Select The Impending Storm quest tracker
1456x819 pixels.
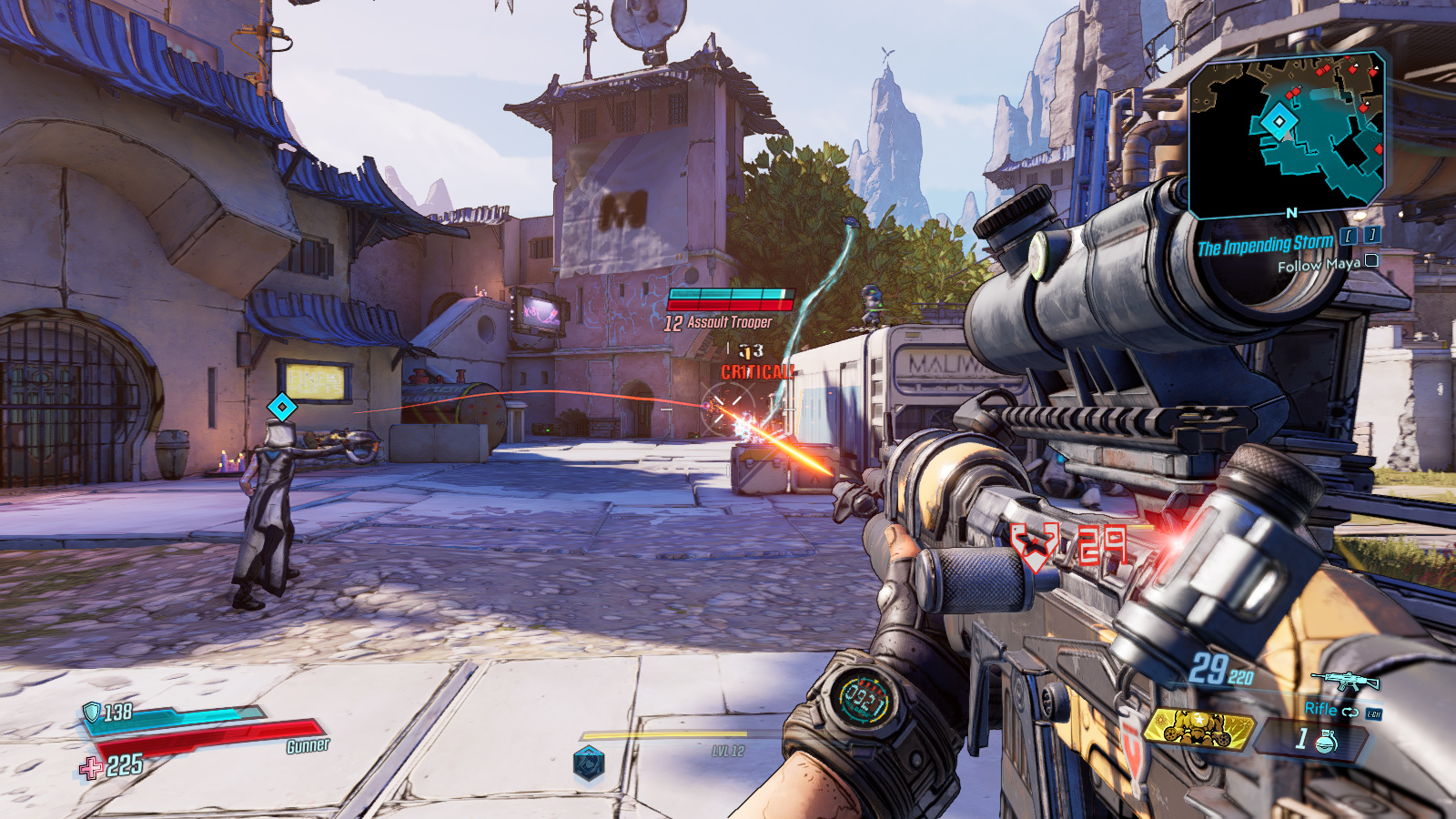[x=1265, y=245]
